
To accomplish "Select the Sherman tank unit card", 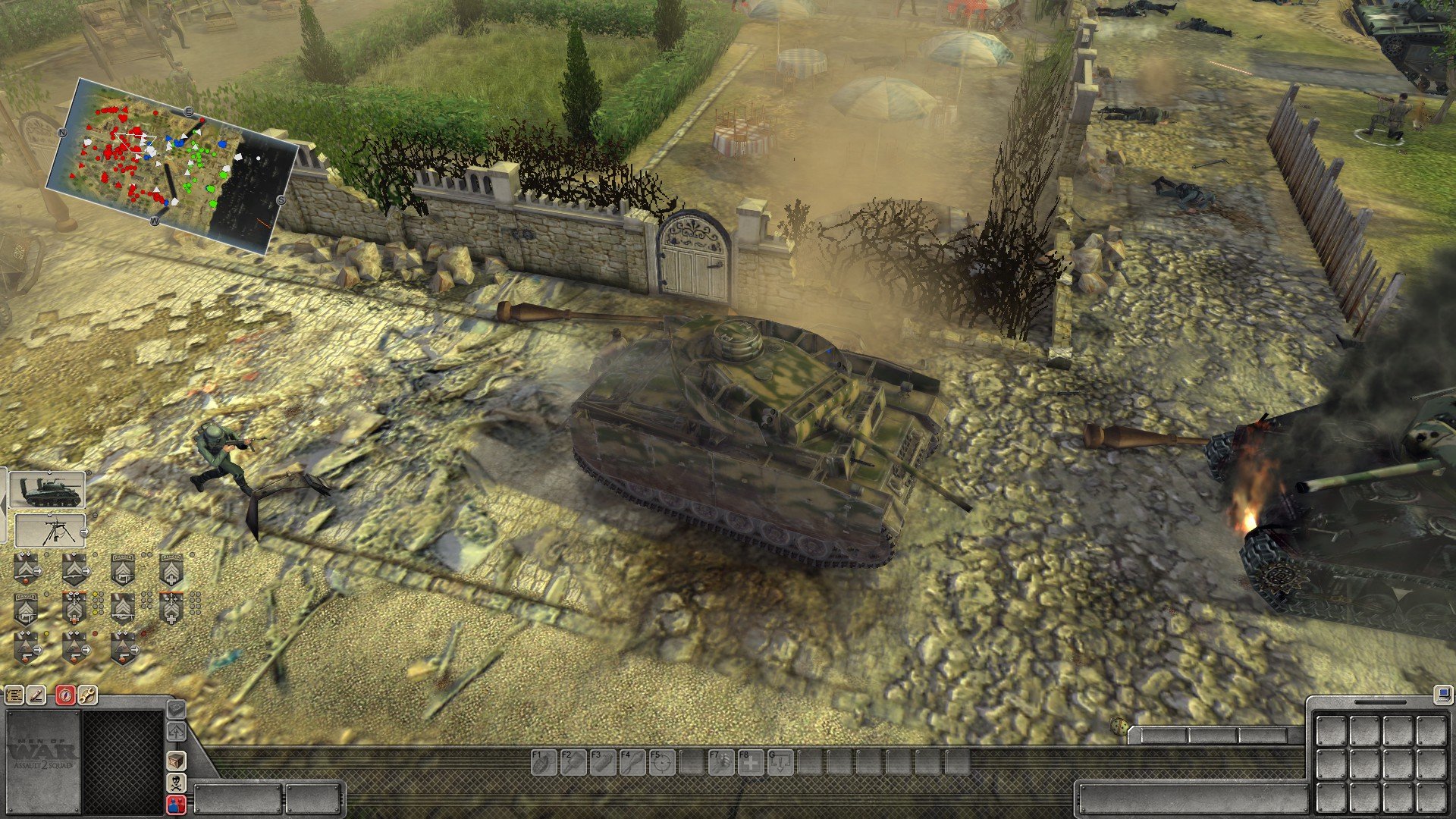I will point(48,490).
